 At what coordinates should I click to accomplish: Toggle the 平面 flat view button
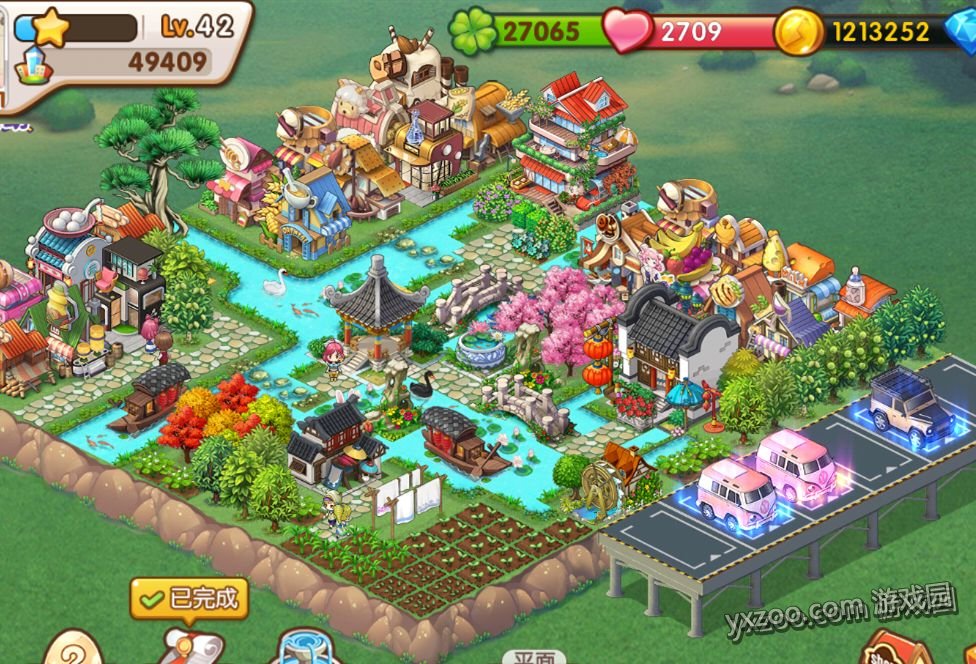point(534,657)
